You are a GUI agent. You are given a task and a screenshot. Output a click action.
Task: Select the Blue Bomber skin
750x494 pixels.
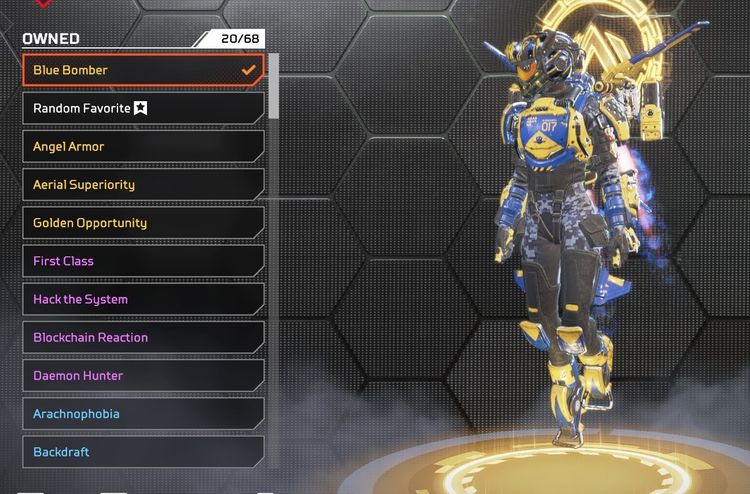click(143, 70)
